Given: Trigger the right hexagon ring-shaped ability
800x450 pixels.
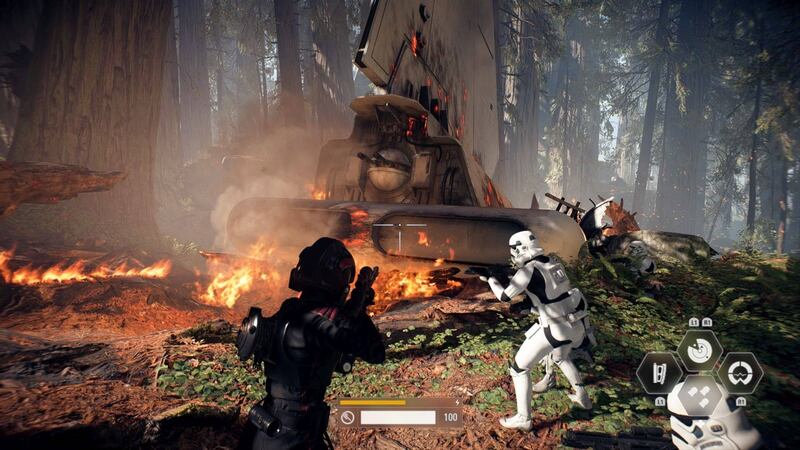Looking at the screenshot, I should (x=740, y=373).
